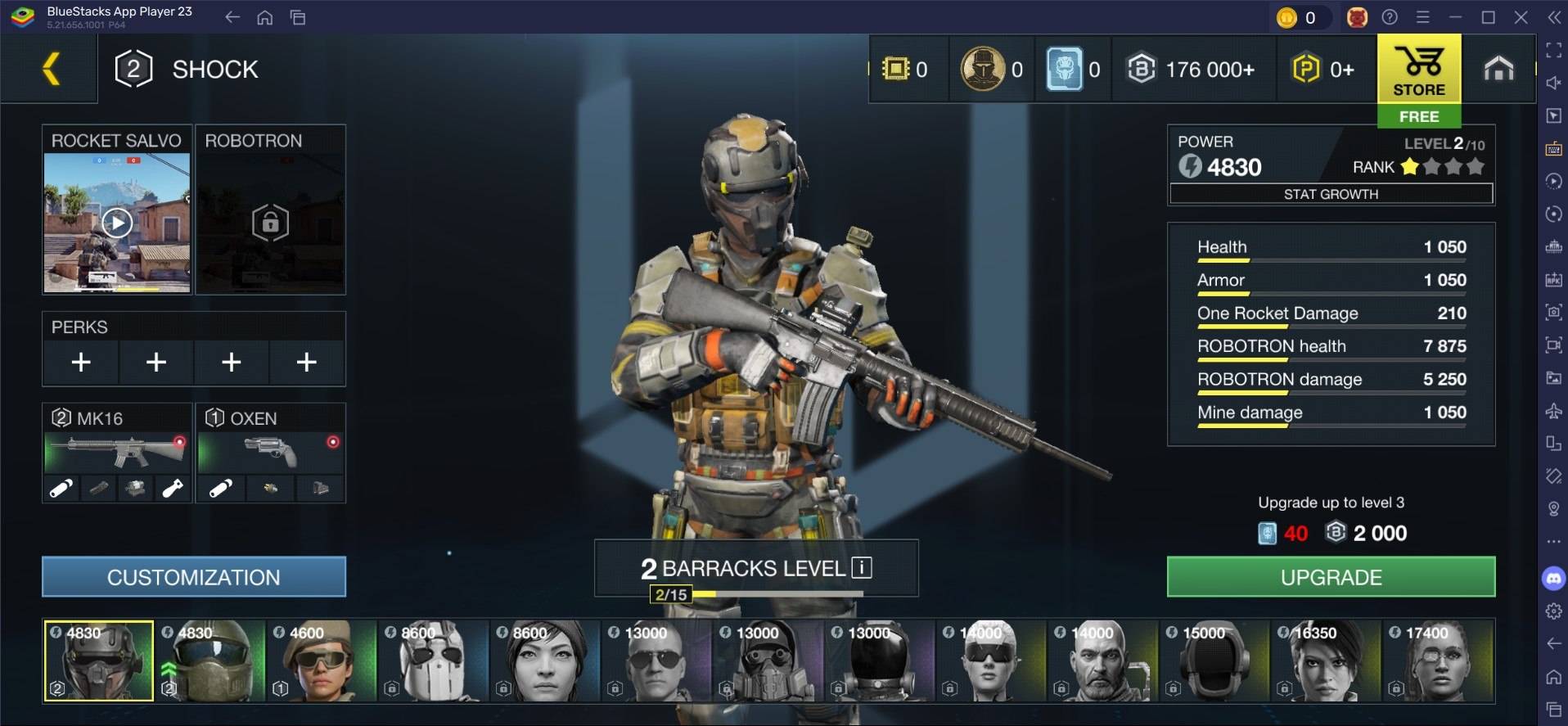Check the 176 000+ credits balance
1568x726 pixels.
coord(1192,70)
